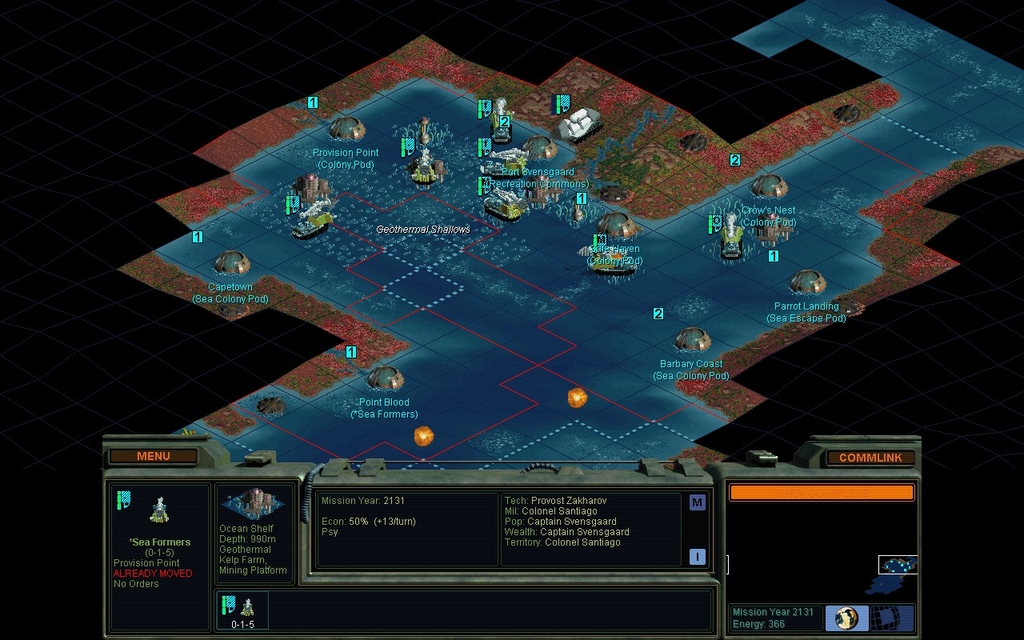Open the Parrot Landing base
Viewport: 1024px width, 640px height.
pyautogui.click(x=807, y=282)
